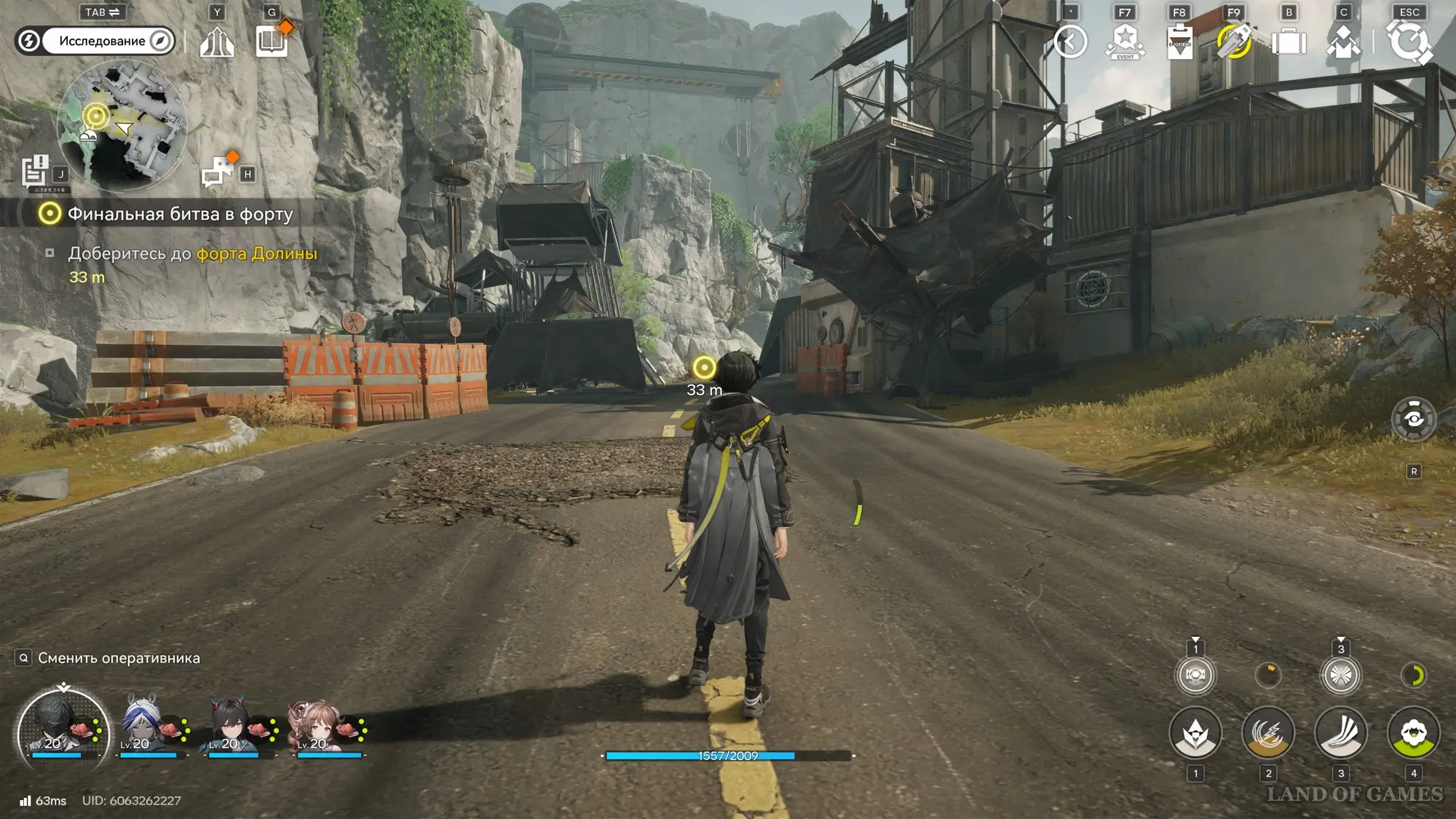Switch to the brown-haired operator portrait
1456x819 pixels.
coord(323,725)
